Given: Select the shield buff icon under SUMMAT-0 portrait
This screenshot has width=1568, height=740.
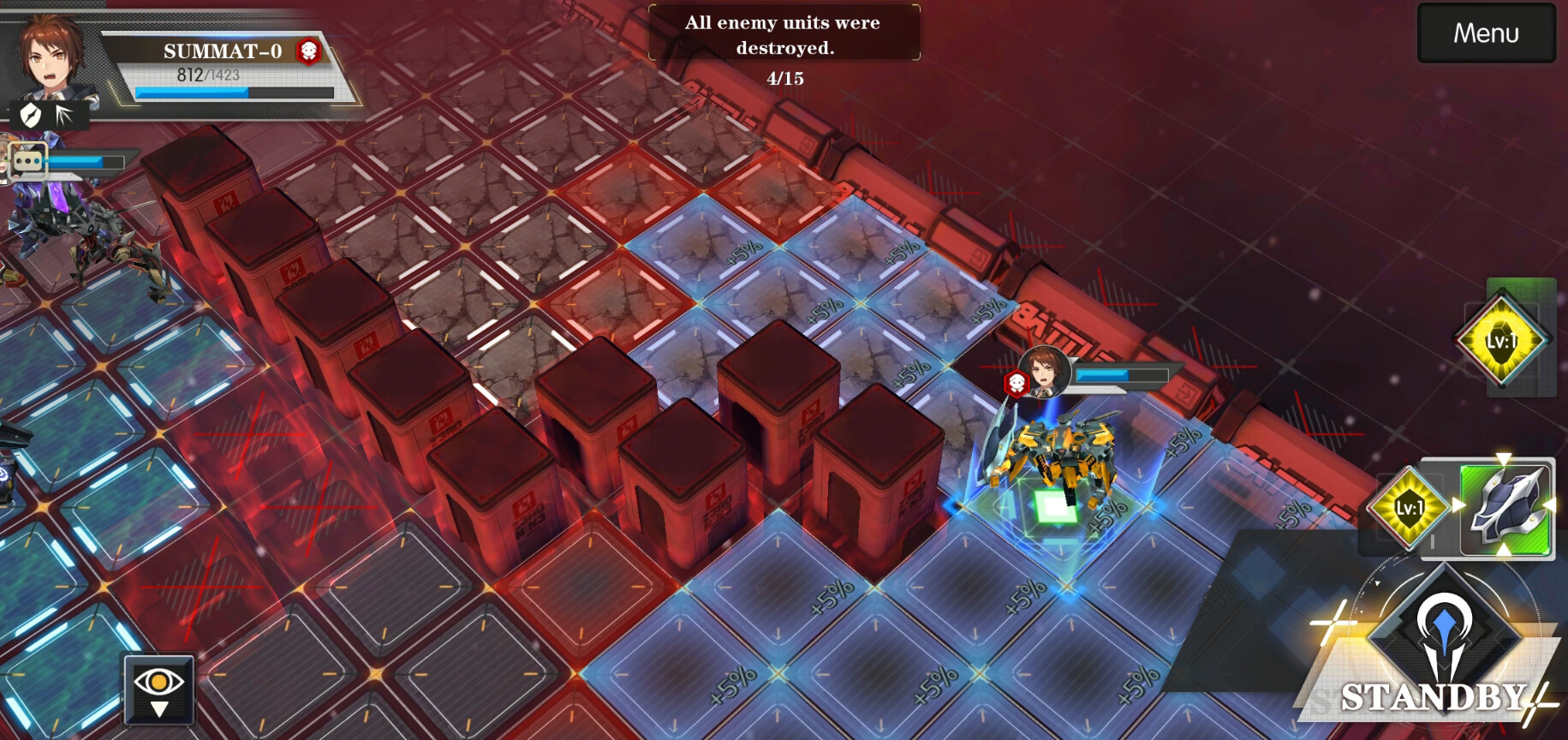Looking at the screenshot, I should point(30,113).
